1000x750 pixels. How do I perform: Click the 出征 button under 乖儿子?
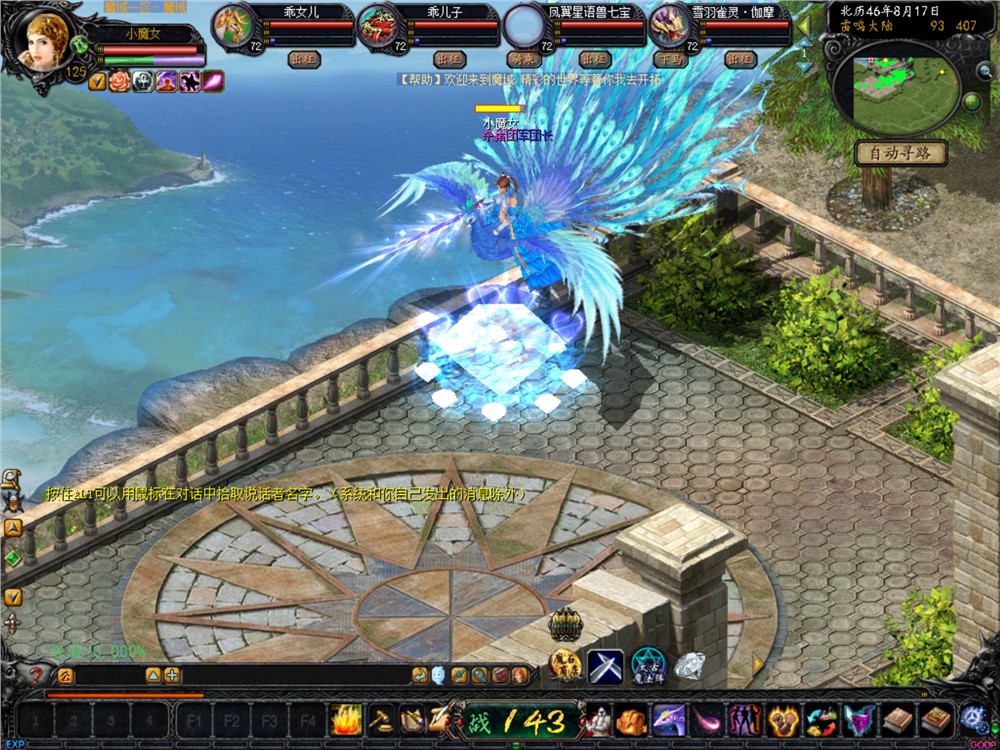[451, 59]
